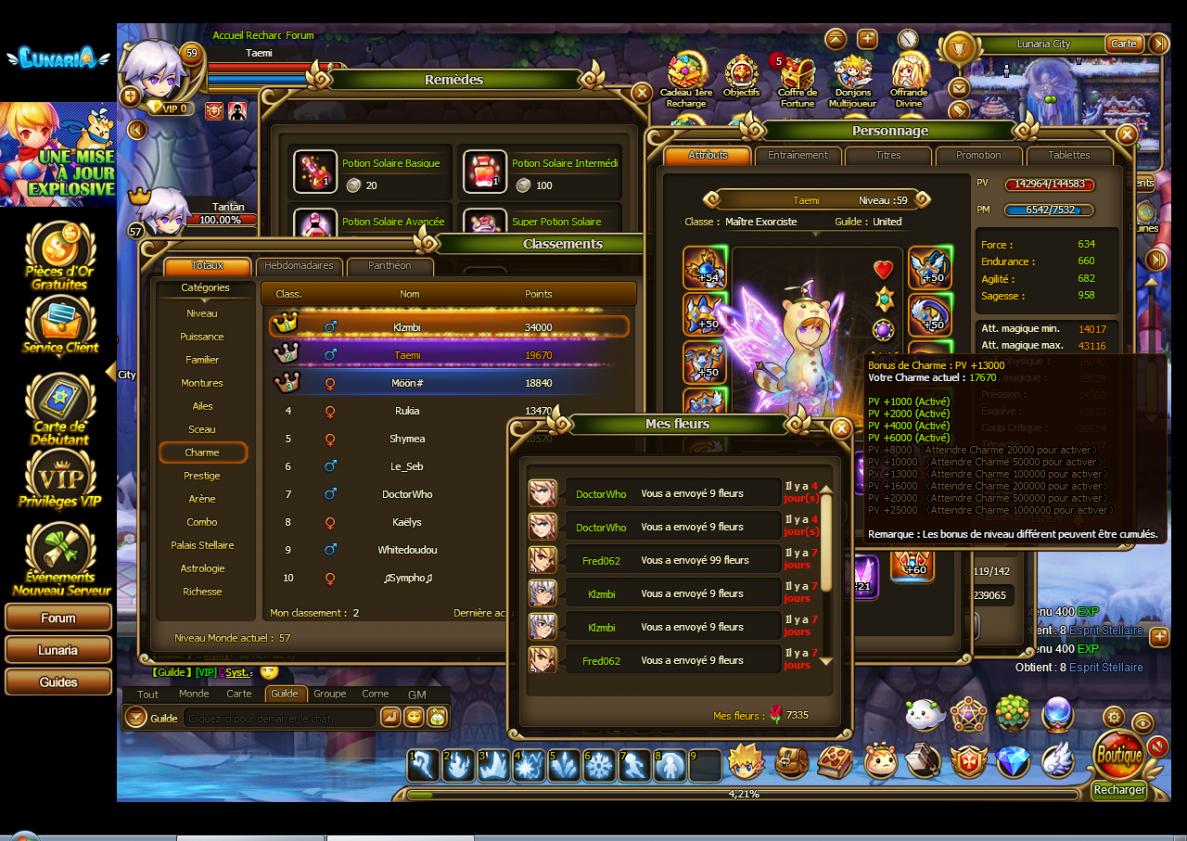Open the Boutique shop button

point(1119,757)
